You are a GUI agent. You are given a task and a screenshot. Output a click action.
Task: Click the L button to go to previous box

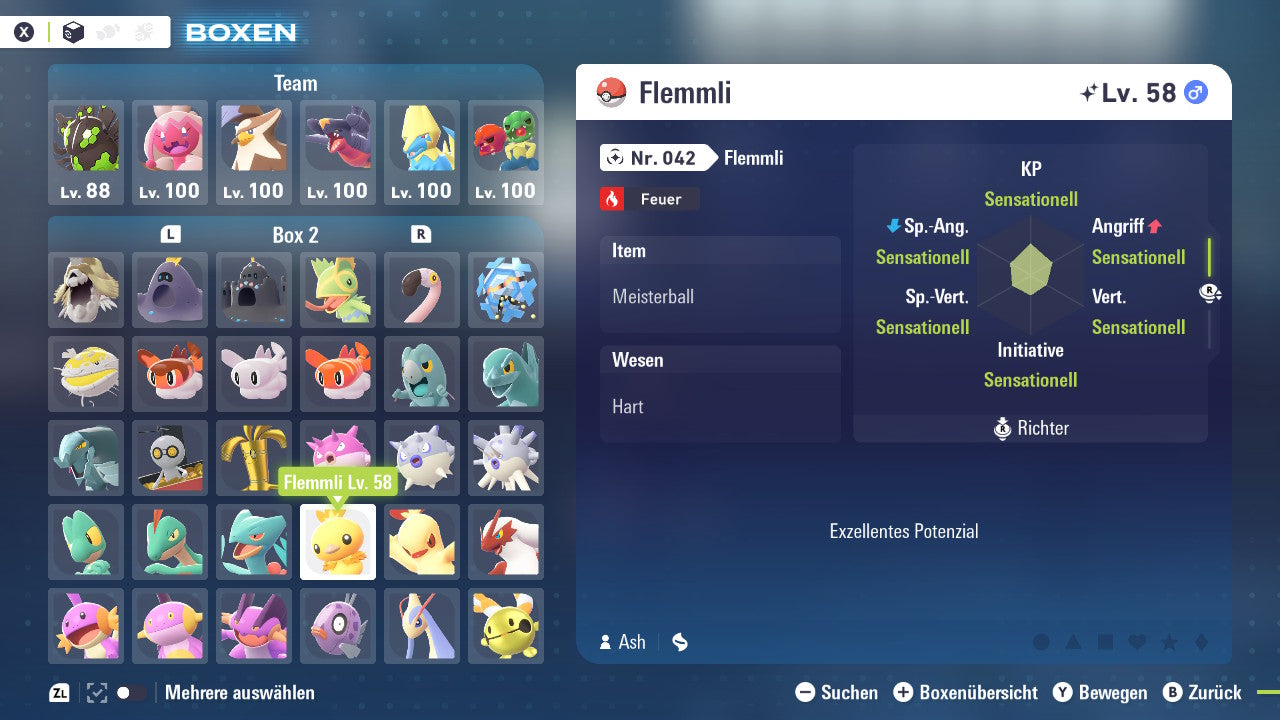170,235
